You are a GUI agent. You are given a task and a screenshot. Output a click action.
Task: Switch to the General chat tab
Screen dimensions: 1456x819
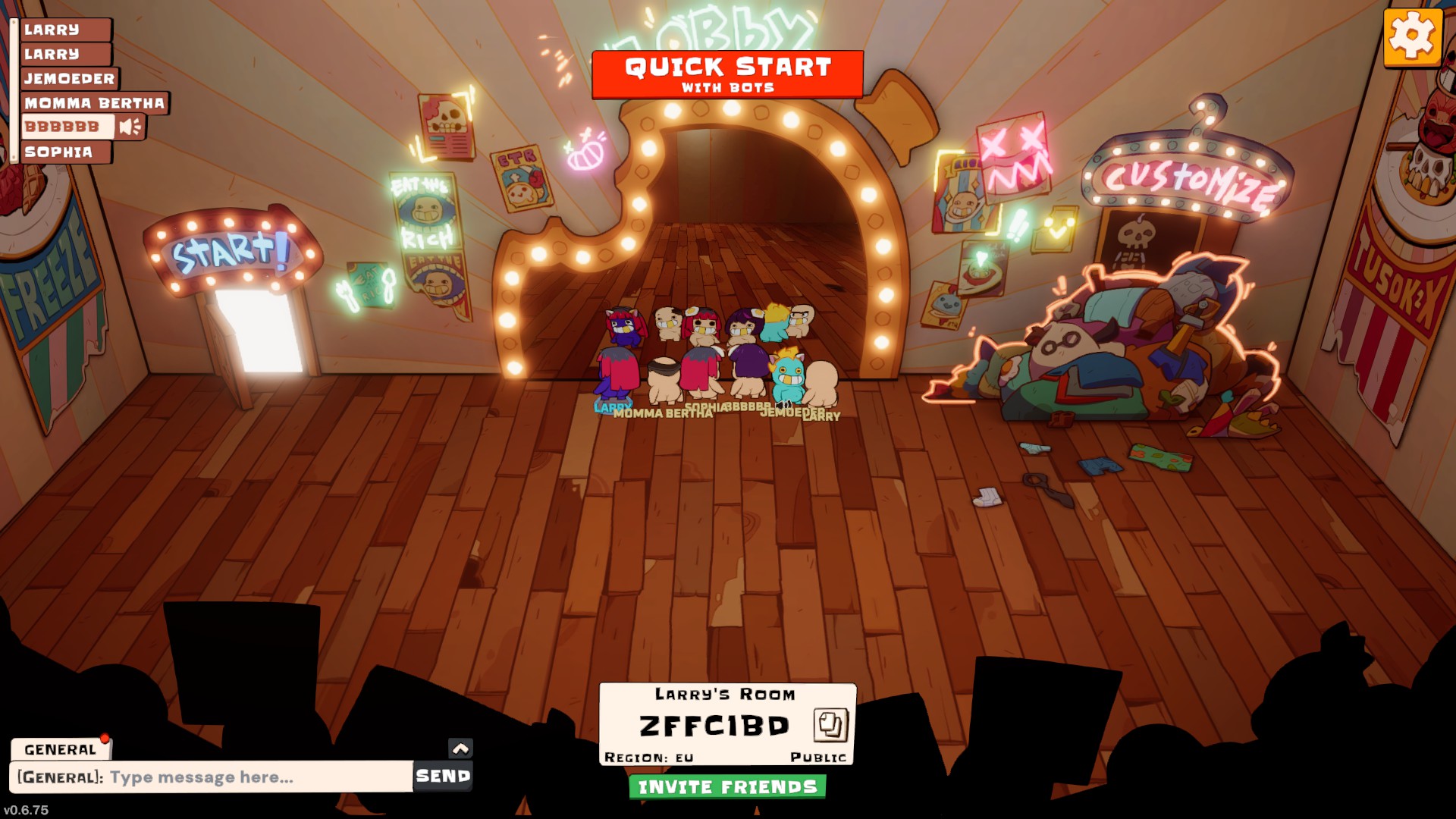pos(60,749)
